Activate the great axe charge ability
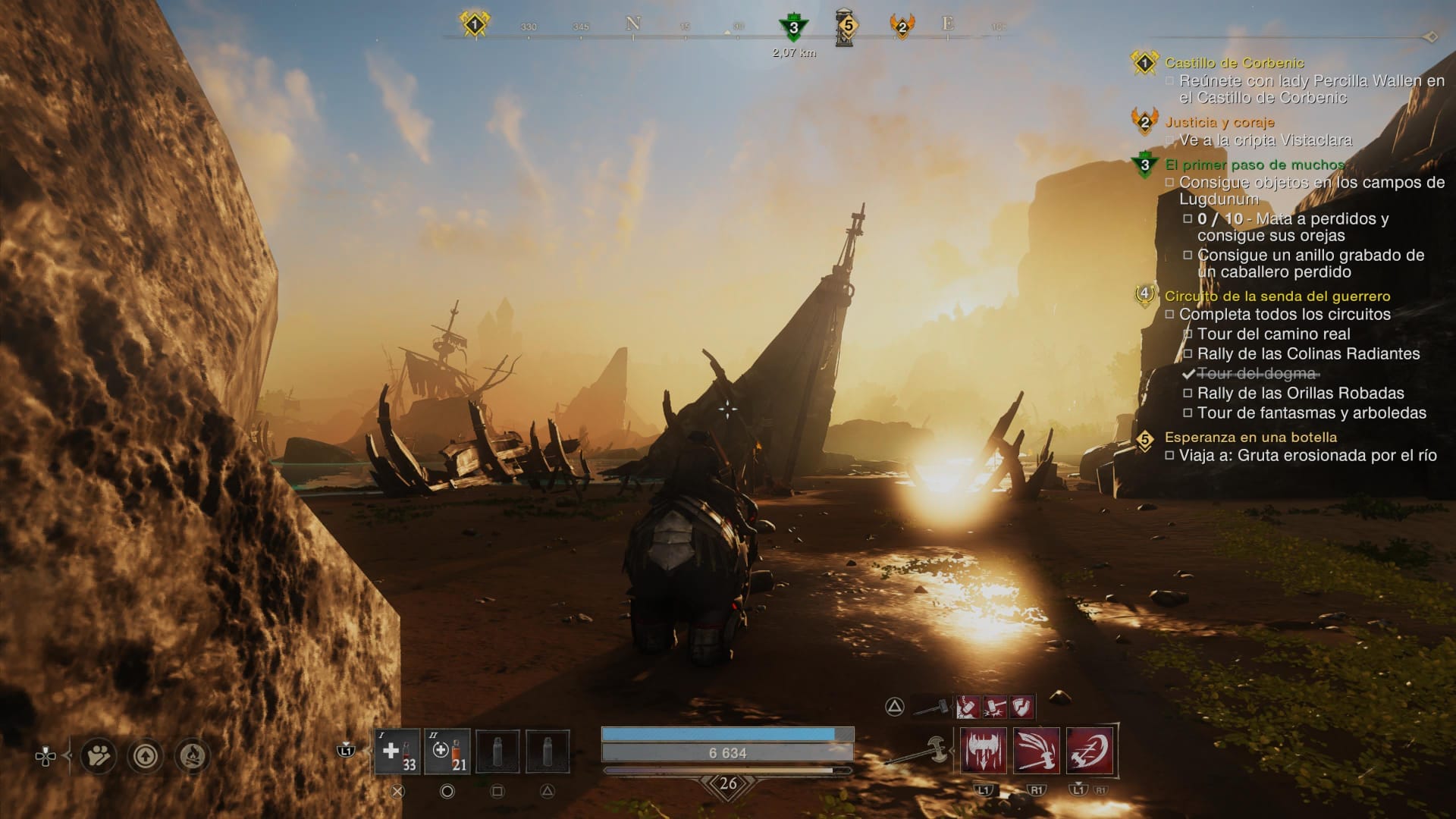This screenshot has height=819, width=1456. (1090, 751)
